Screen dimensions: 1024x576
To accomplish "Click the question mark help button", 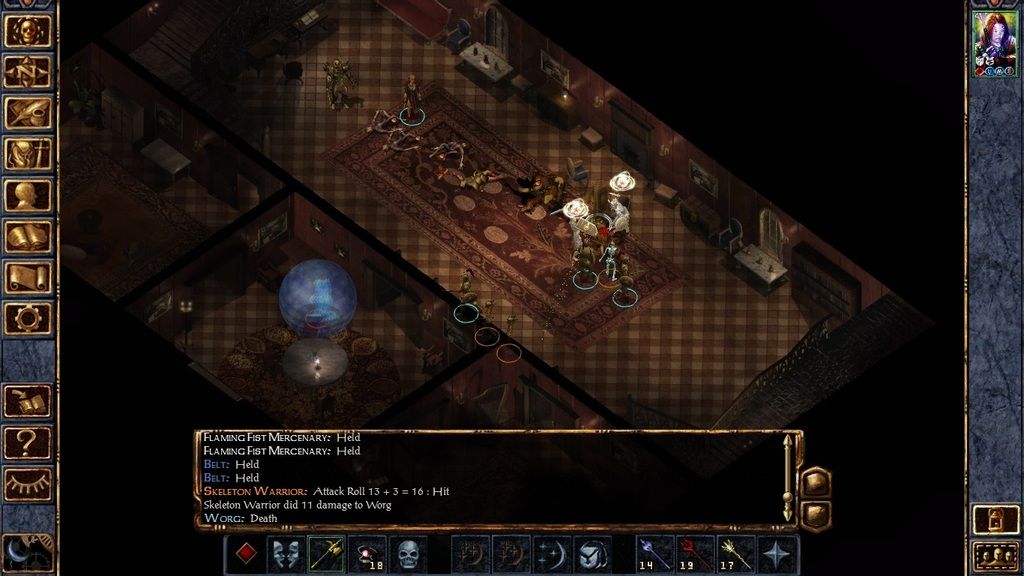I will [x=28, y=441].
